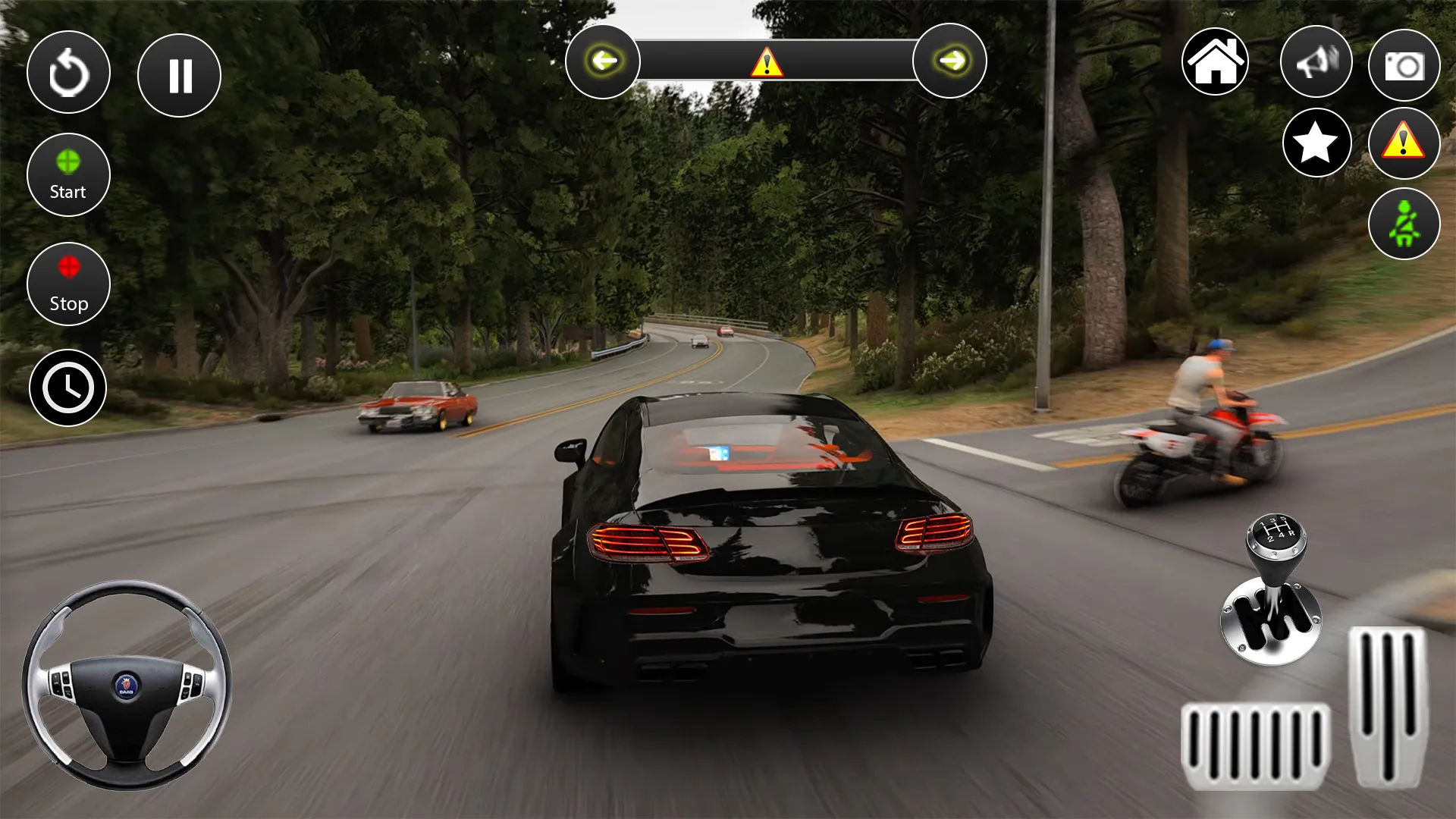
Task: Pause the game
Action: (179, 74)
